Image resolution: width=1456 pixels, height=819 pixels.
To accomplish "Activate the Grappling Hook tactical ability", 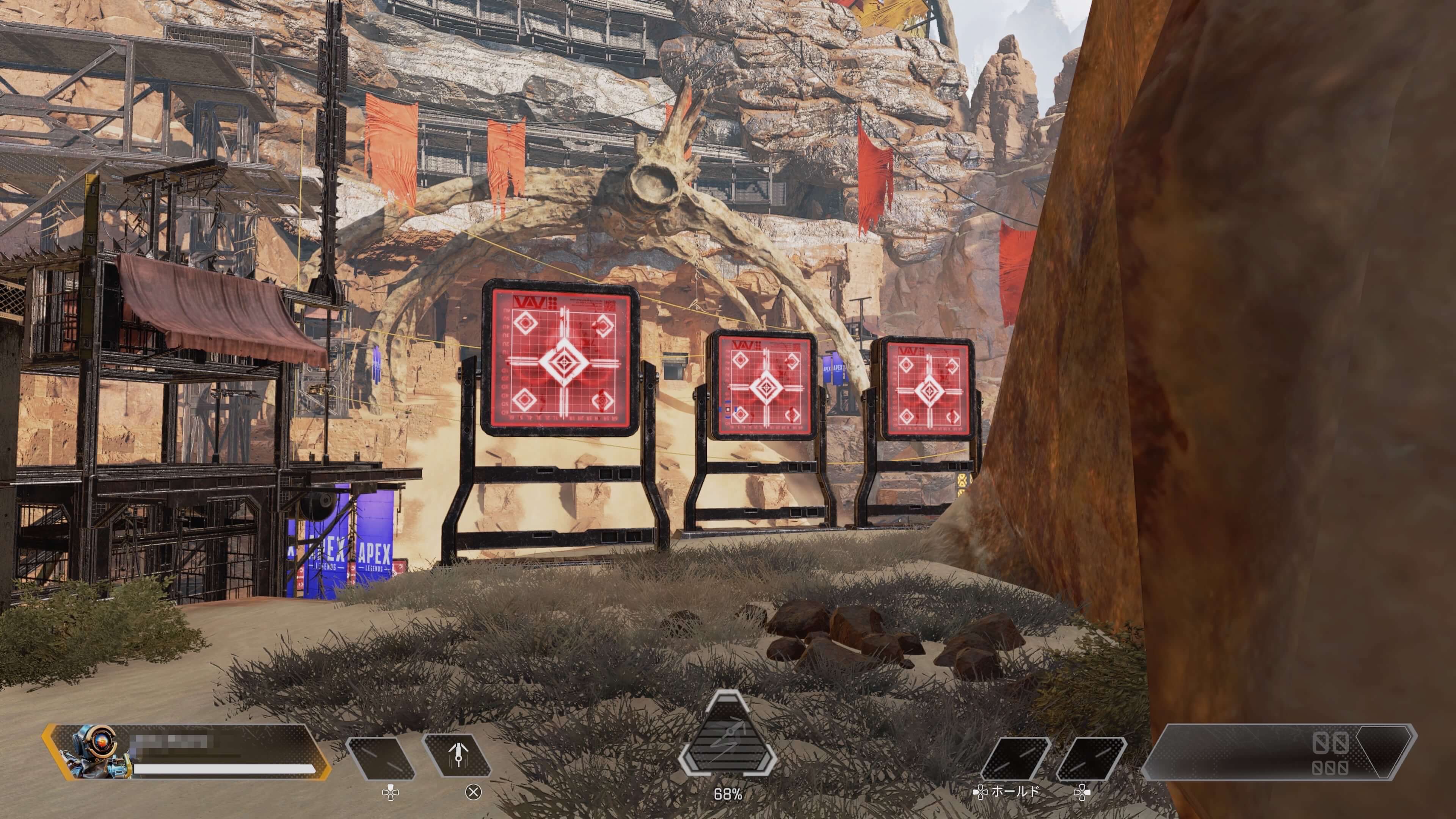I will pyautogui.click(x=457, y=756).
